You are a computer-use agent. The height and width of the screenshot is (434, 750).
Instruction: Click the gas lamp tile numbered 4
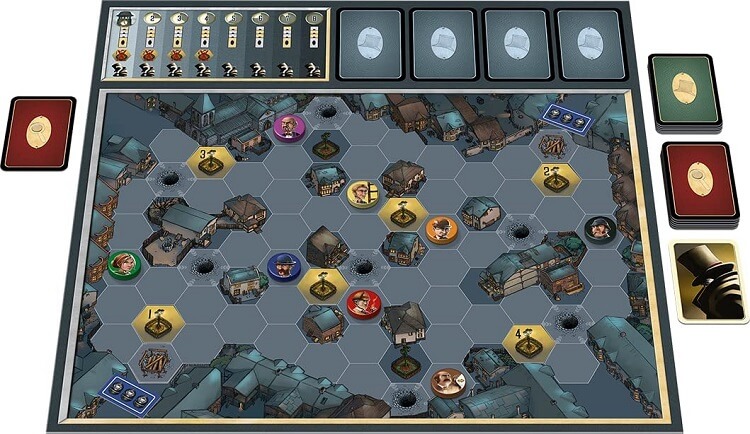pos(525,340)
